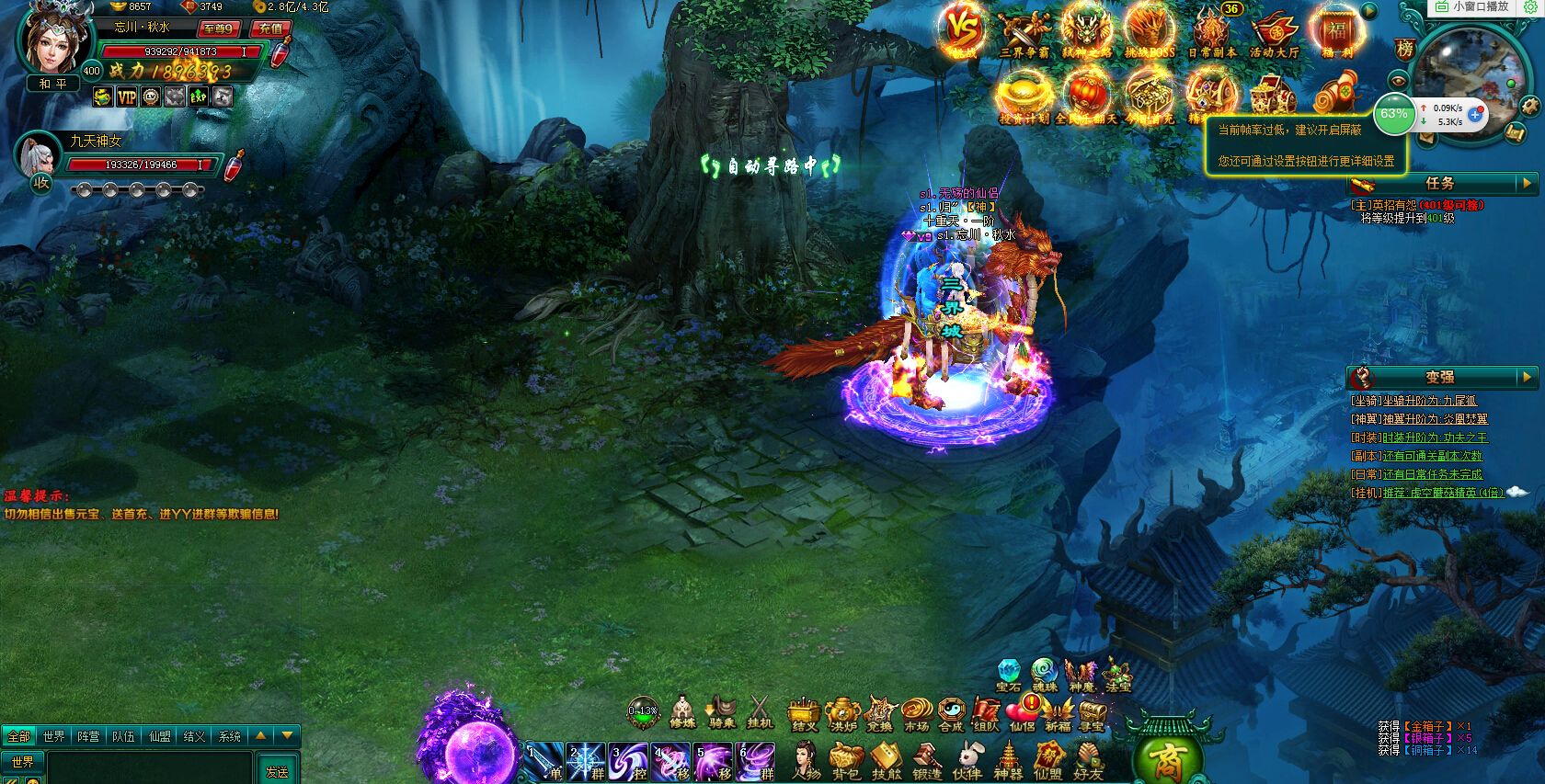Click the red 充值 recharge button
Image resolution: width=1545 pixels, height=784 pixels.
point(270,28)
